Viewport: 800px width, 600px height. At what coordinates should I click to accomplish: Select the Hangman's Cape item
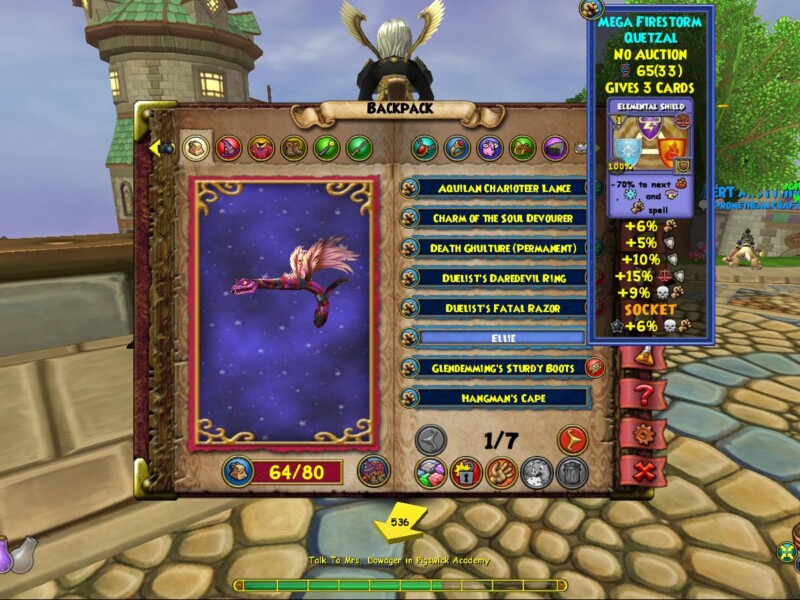[502, 398]
